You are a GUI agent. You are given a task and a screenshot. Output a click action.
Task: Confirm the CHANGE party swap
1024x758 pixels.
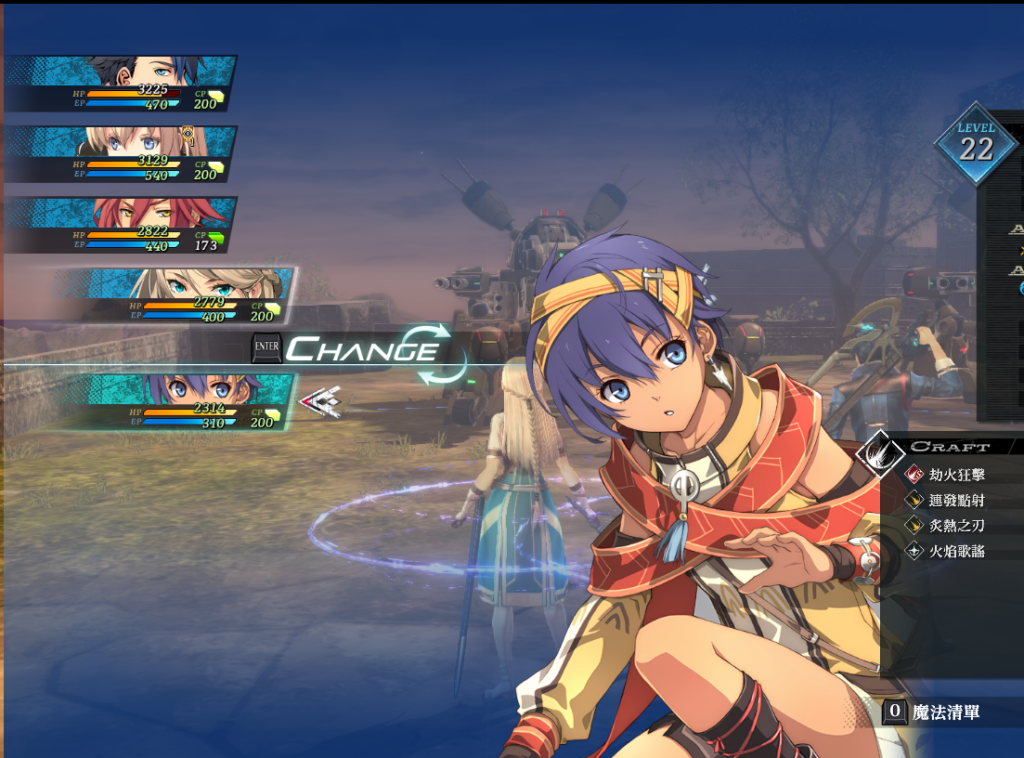(x=362, y=350)
